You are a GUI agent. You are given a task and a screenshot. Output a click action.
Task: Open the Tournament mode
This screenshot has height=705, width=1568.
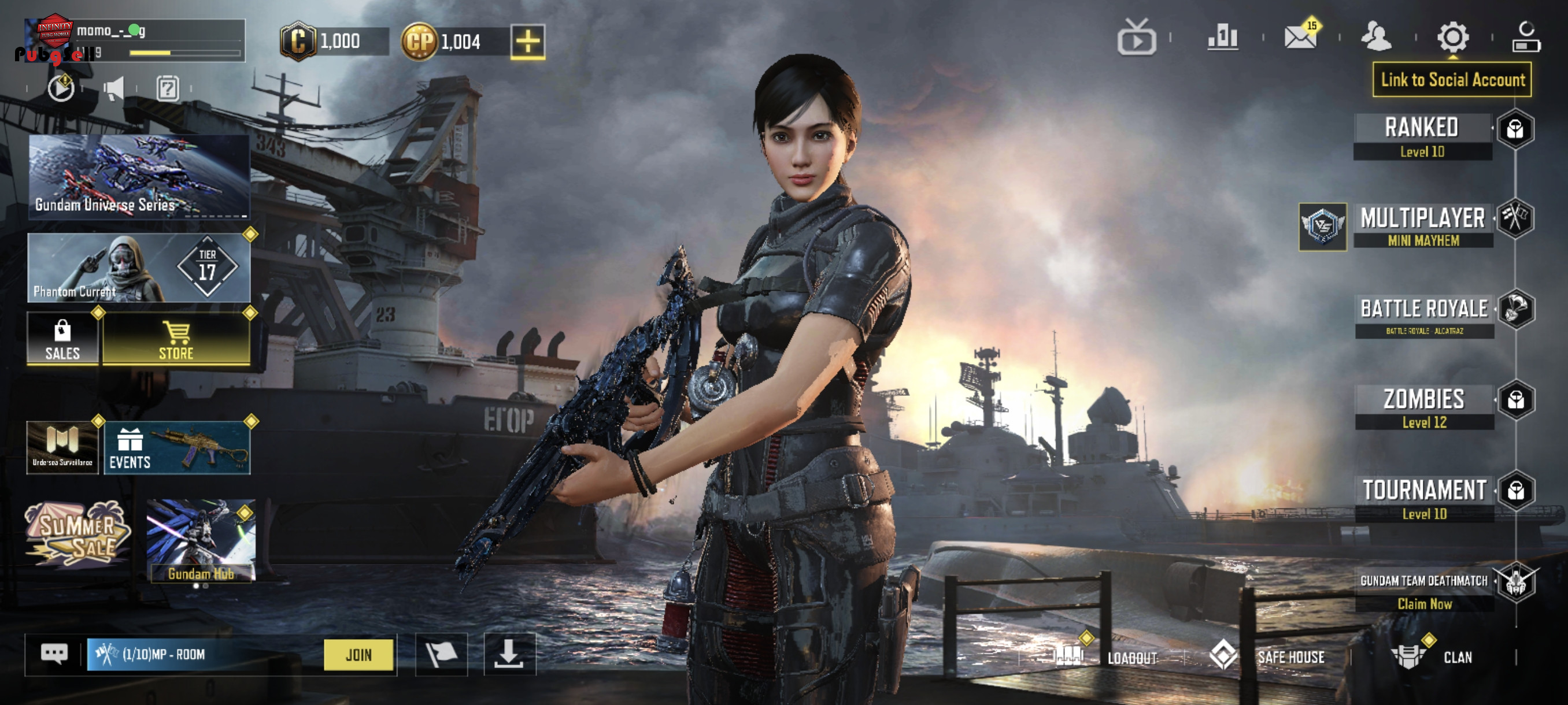coord(1423,498)
